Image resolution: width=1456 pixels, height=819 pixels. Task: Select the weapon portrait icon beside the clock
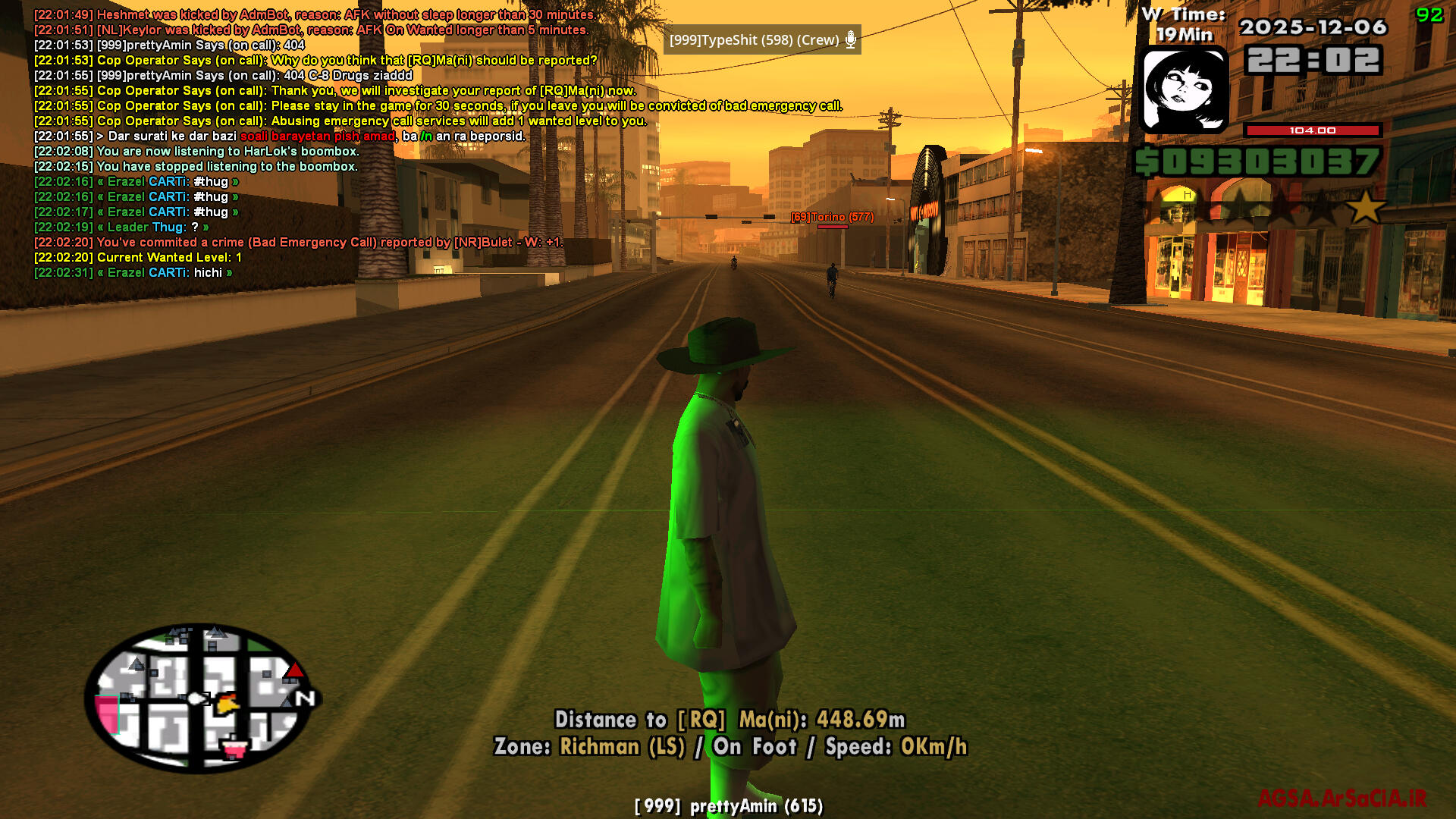point(1183,89)
